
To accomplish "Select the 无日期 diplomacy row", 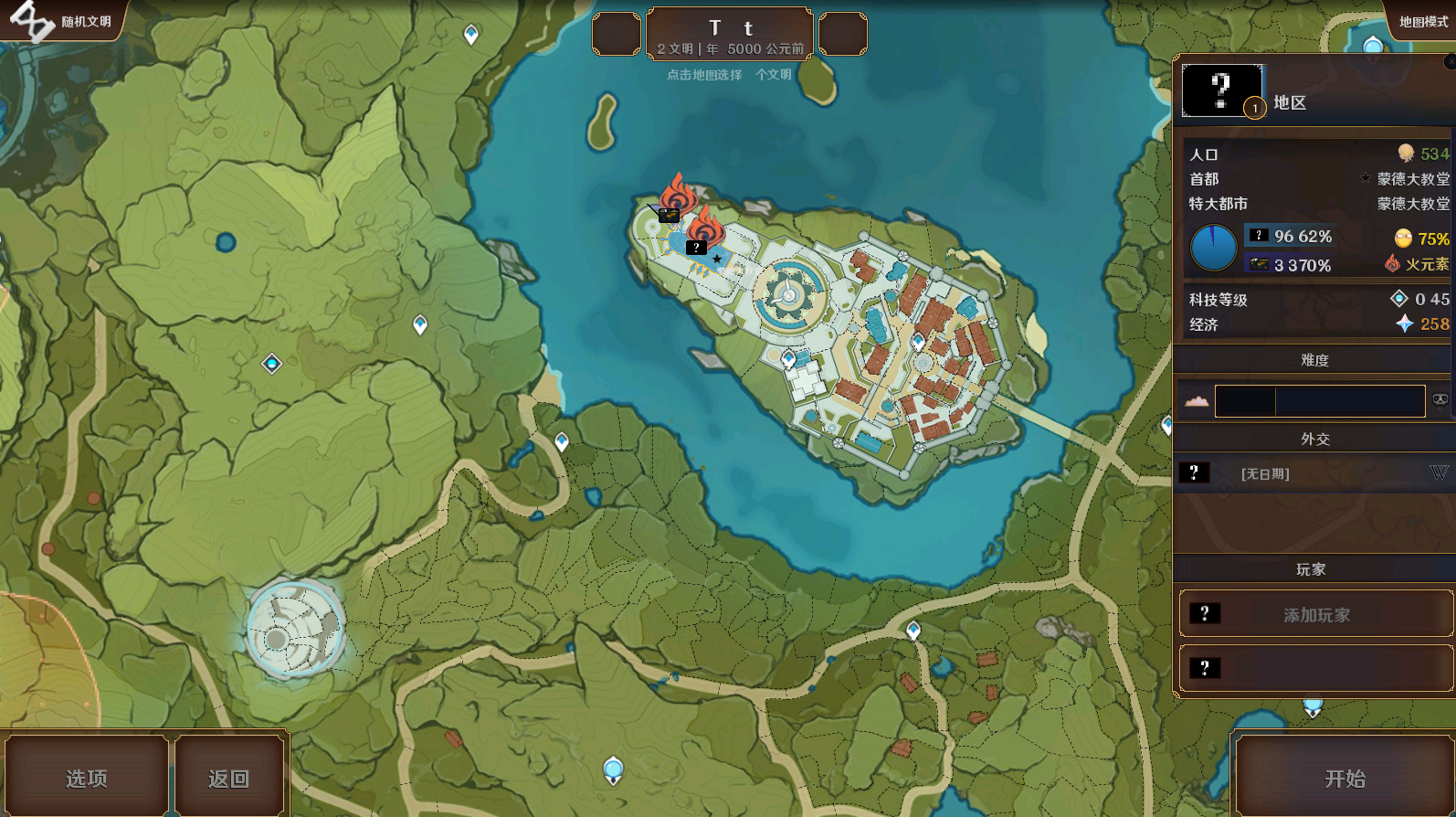I will tap(1314, 473).
